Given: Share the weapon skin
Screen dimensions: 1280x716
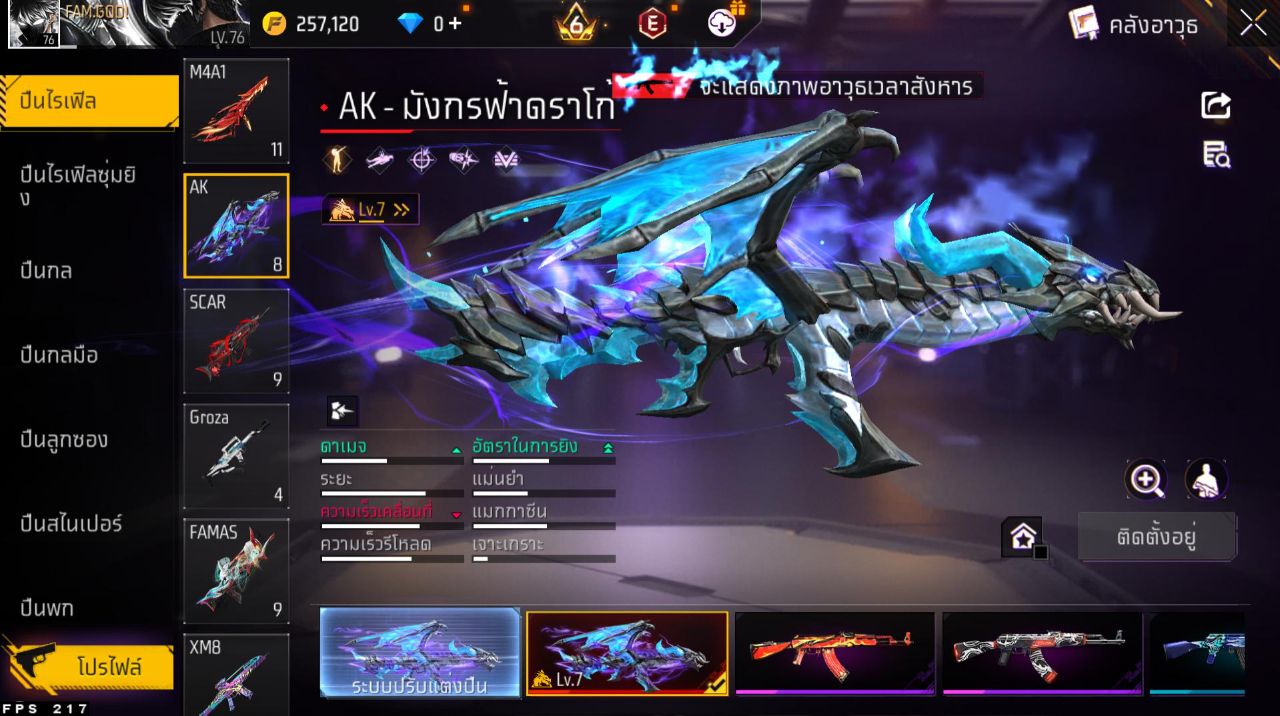Looking at the screenshot, I should tap(1216, 105).
